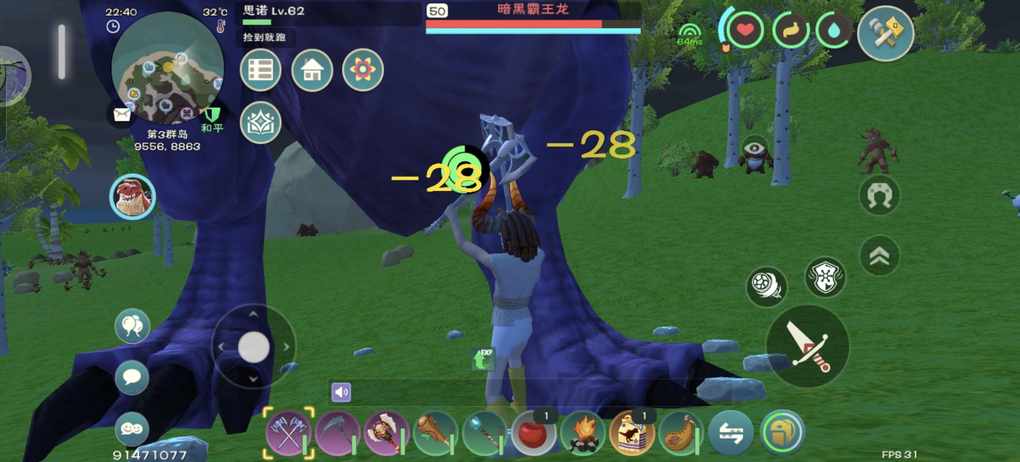Open the chat speech bubble
This screenshot has height=462, width=1020.
click(x=132, y=377)
